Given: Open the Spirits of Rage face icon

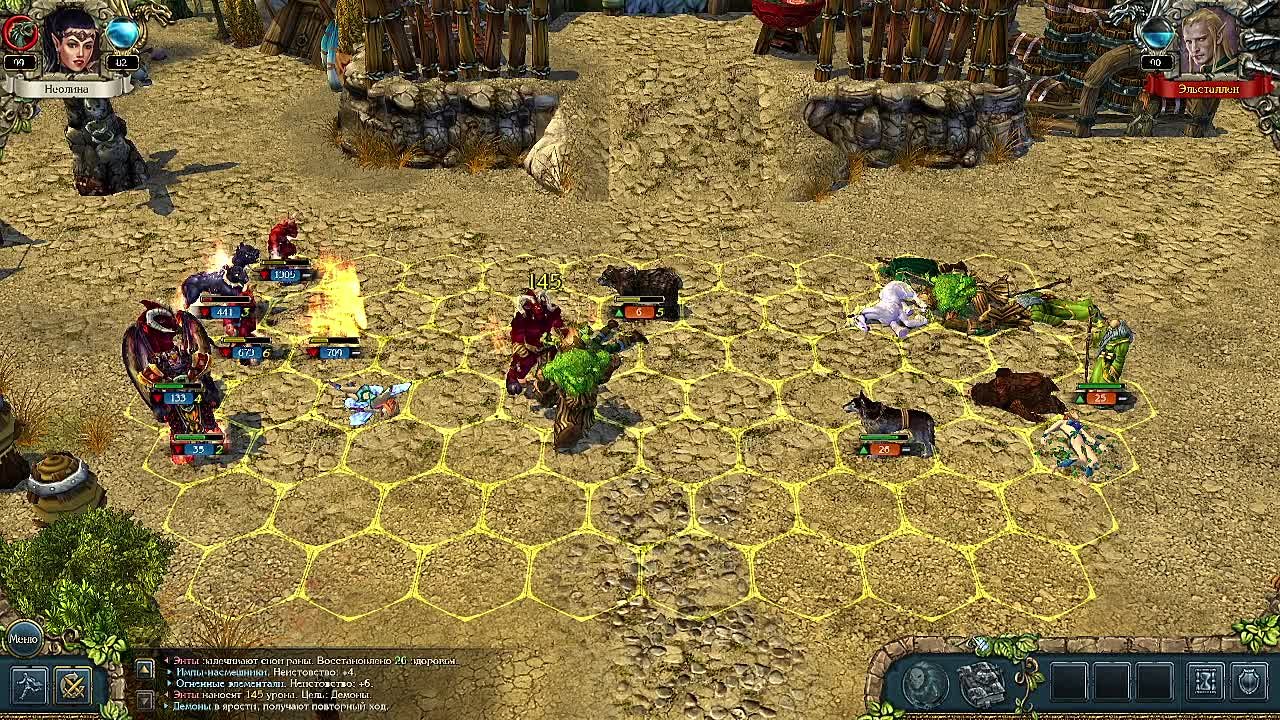Looking at the screenshot, I should [925, 684].
